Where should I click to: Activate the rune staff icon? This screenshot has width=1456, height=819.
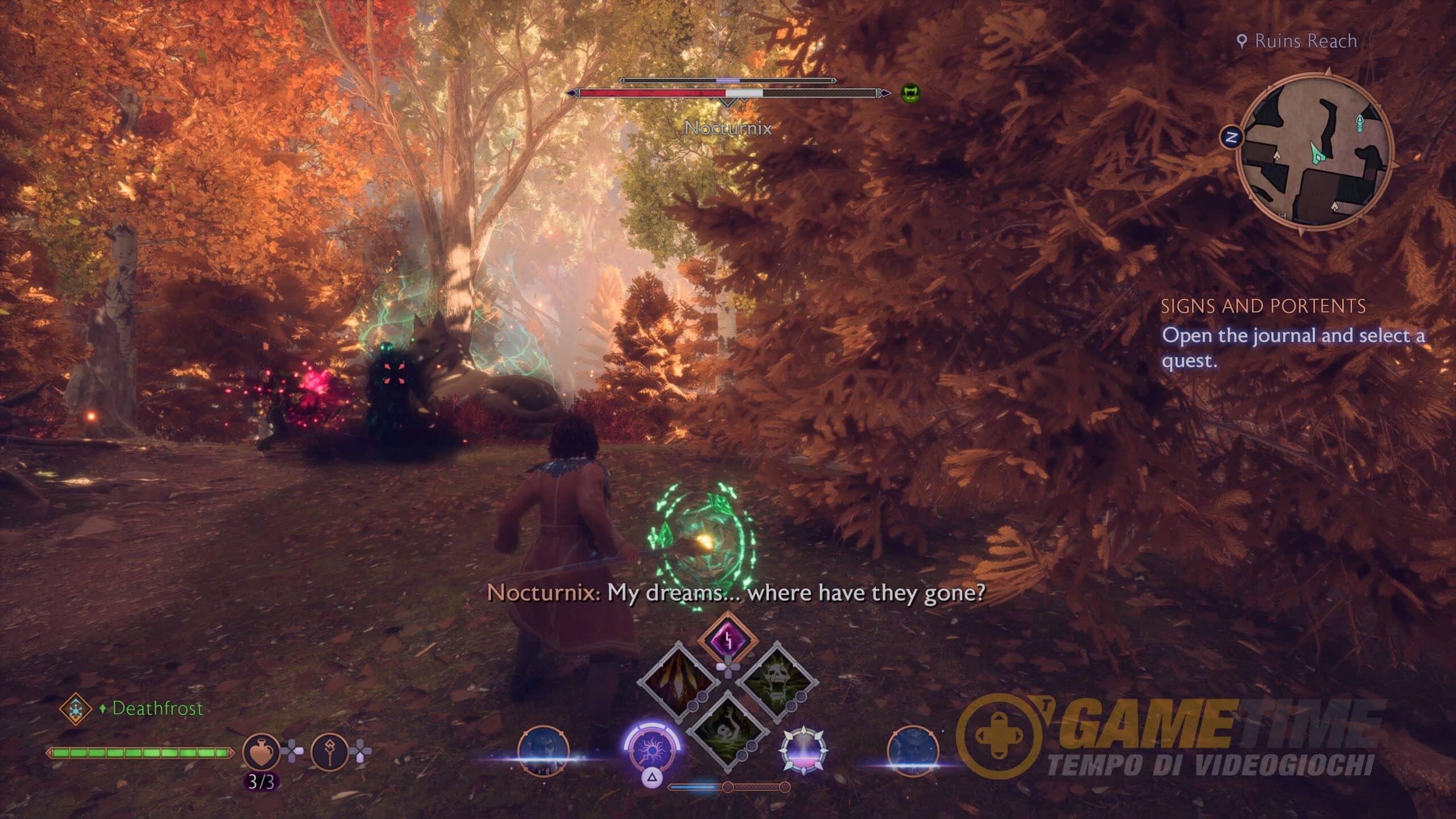(x=329, y=752)
